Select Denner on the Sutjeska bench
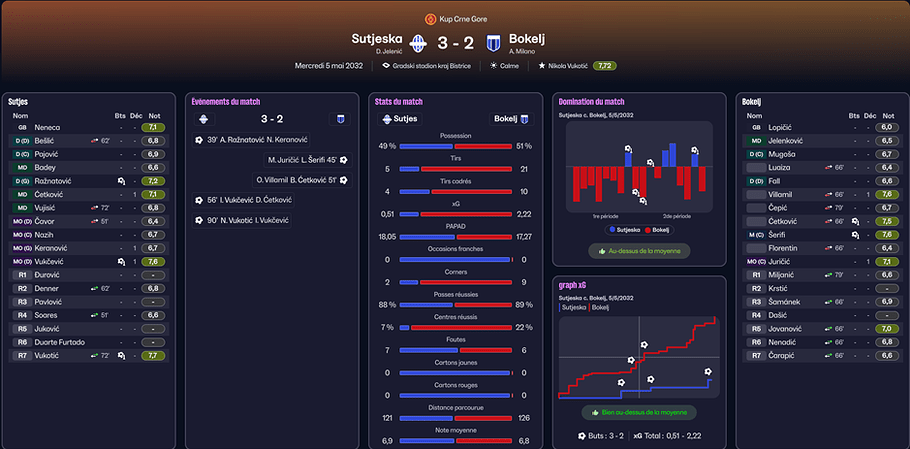Screen dimensions: 910x449 [47, 288]
